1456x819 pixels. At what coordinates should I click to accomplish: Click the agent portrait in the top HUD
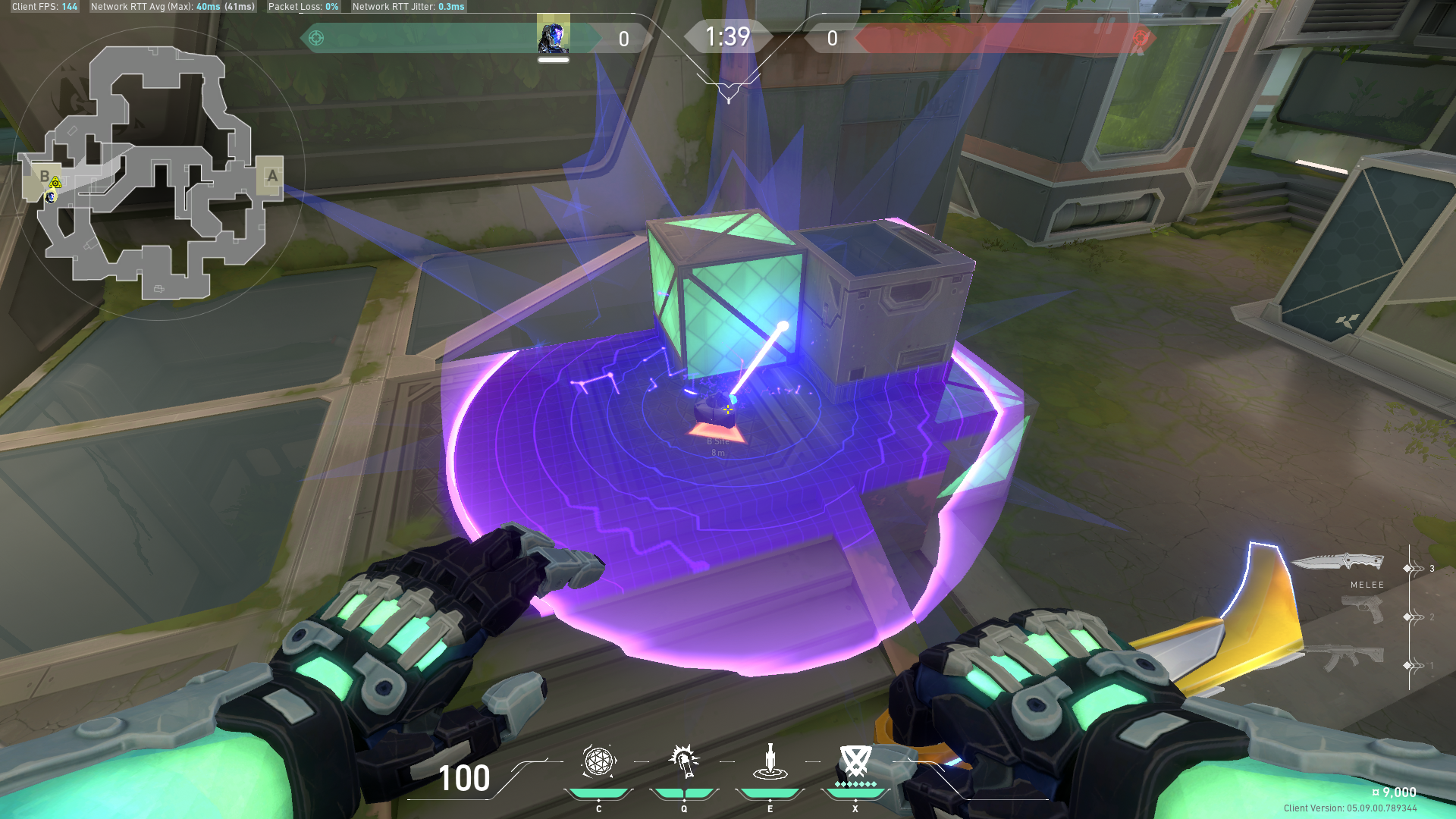pyautogui.click(x=554, y=33)
